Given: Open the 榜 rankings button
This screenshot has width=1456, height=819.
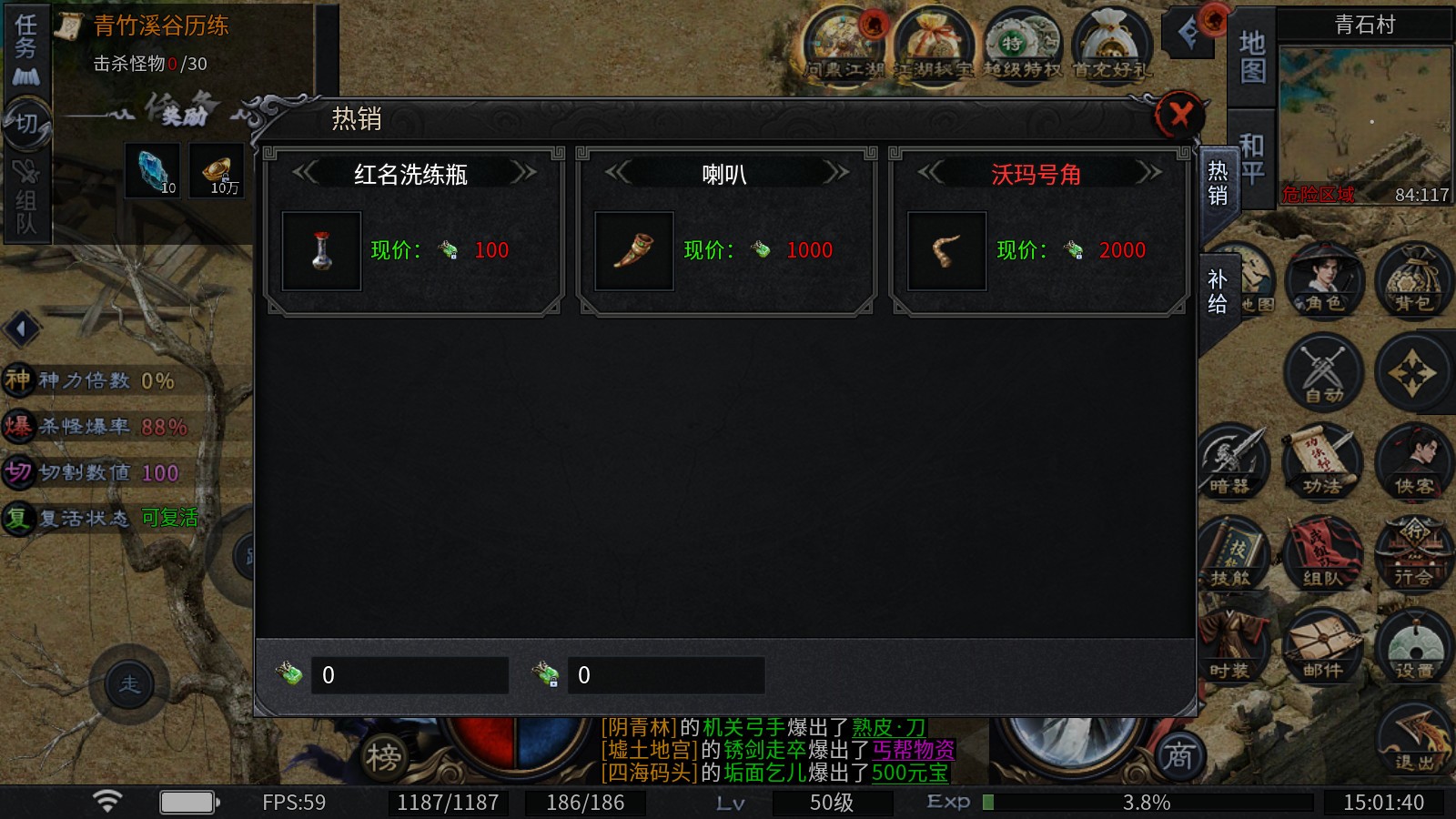Looking at the screenshot, I should [383, 757].
